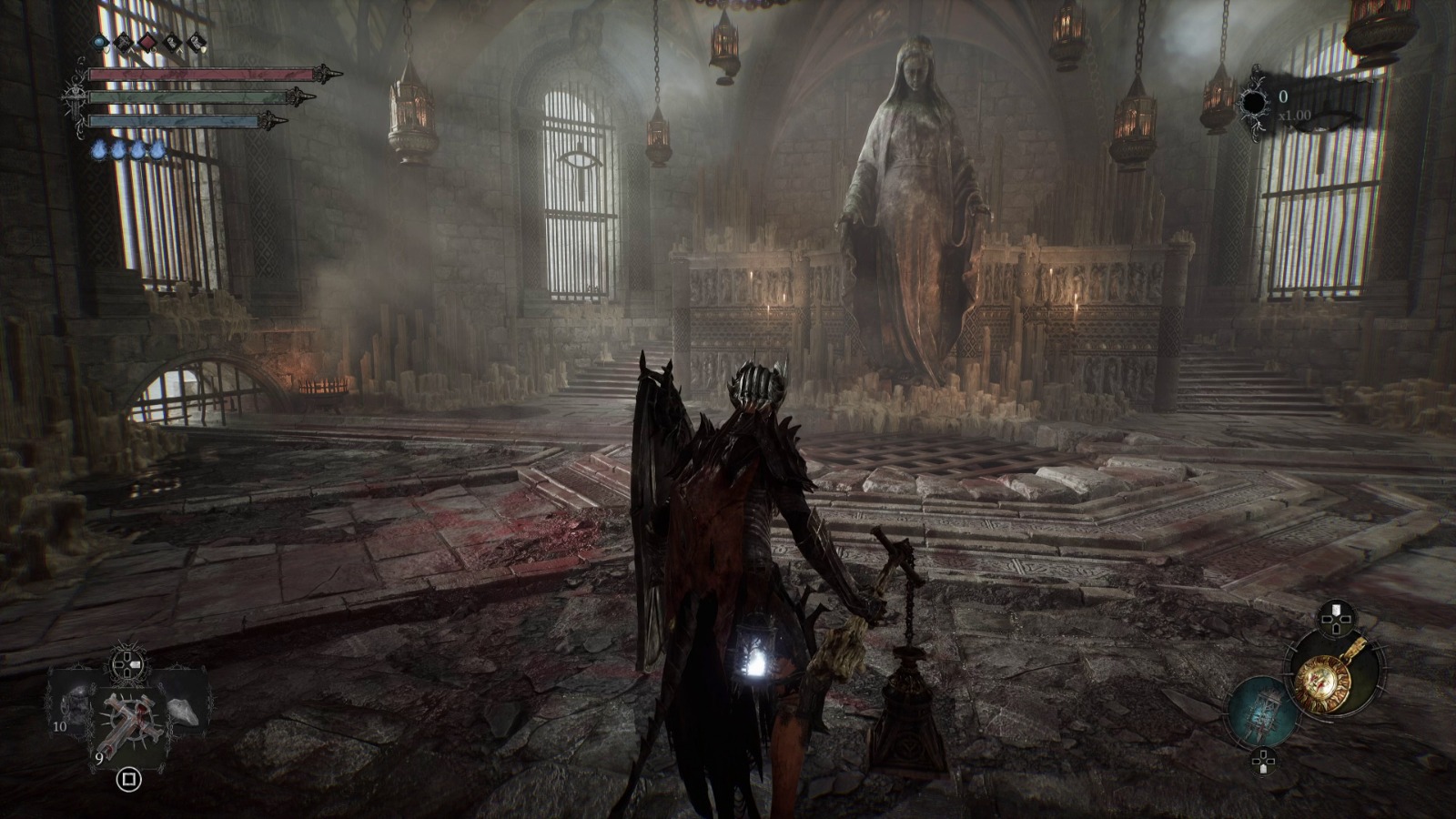Image resolution: width=1456 pixels, height=819 pixels.
Task: Click the crossed-weapons status effect icon
Action: click(123, 41)
